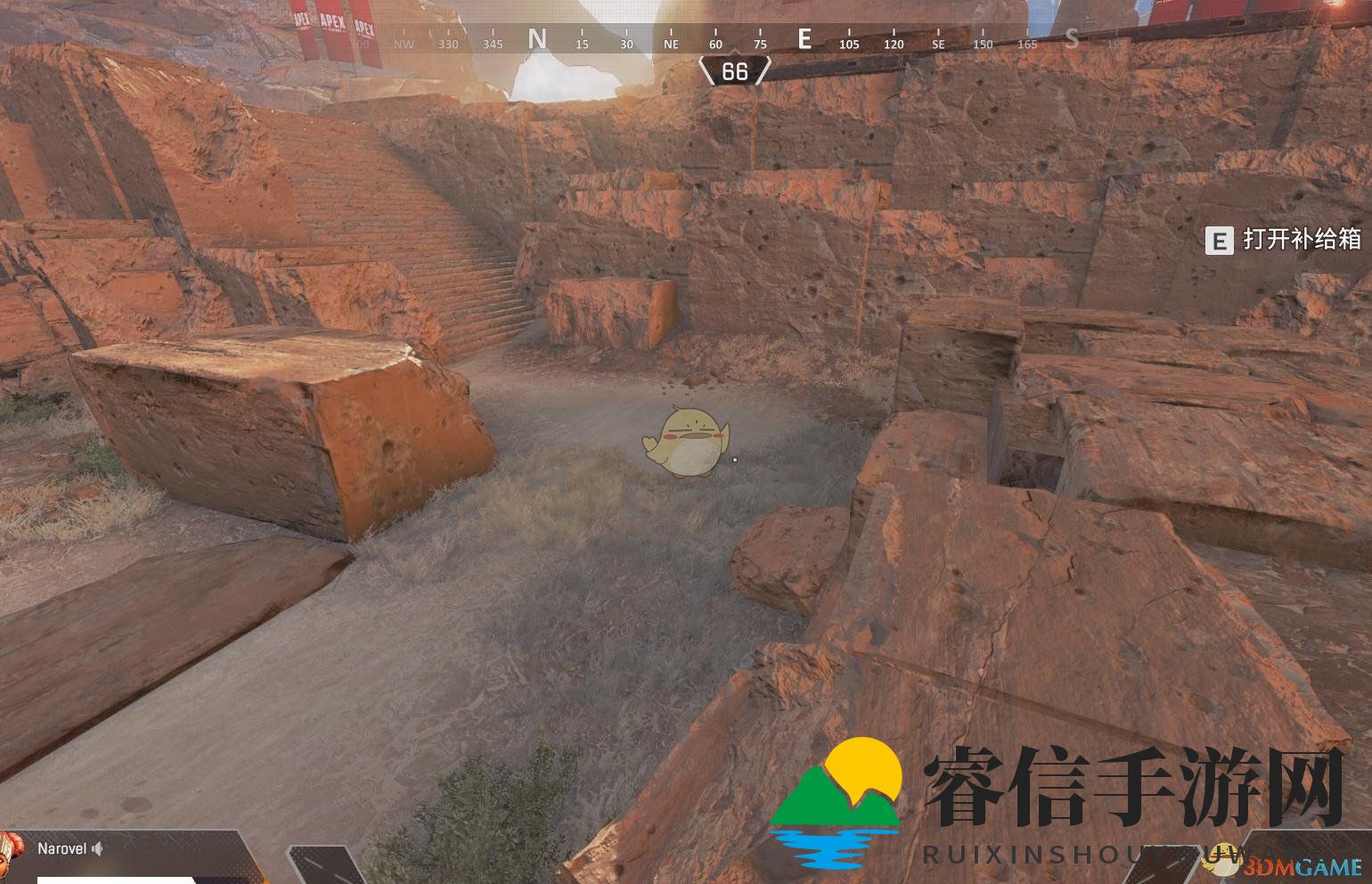
Task: Click the E marker on the compass
Action: click(x=804, y=40)
